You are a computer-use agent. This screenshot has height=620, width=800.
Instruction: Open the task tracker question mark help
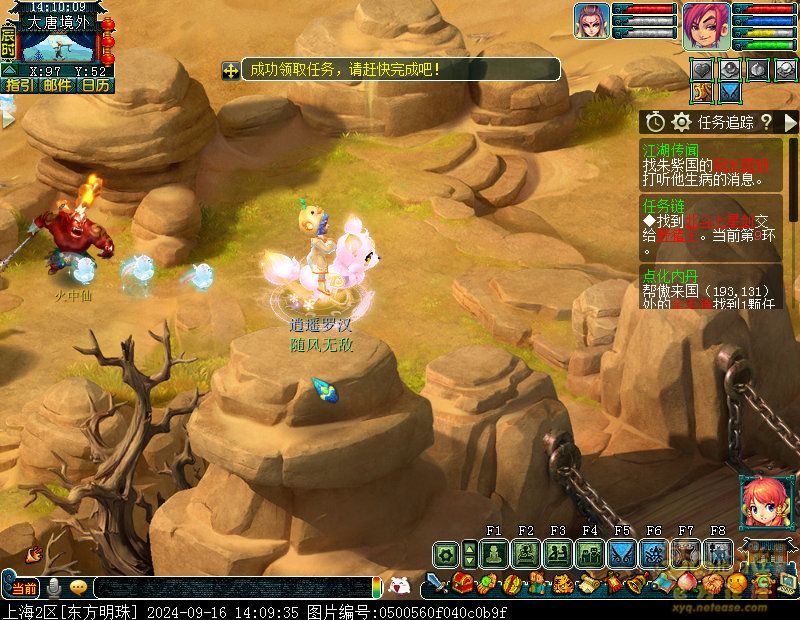click(766, 122)
